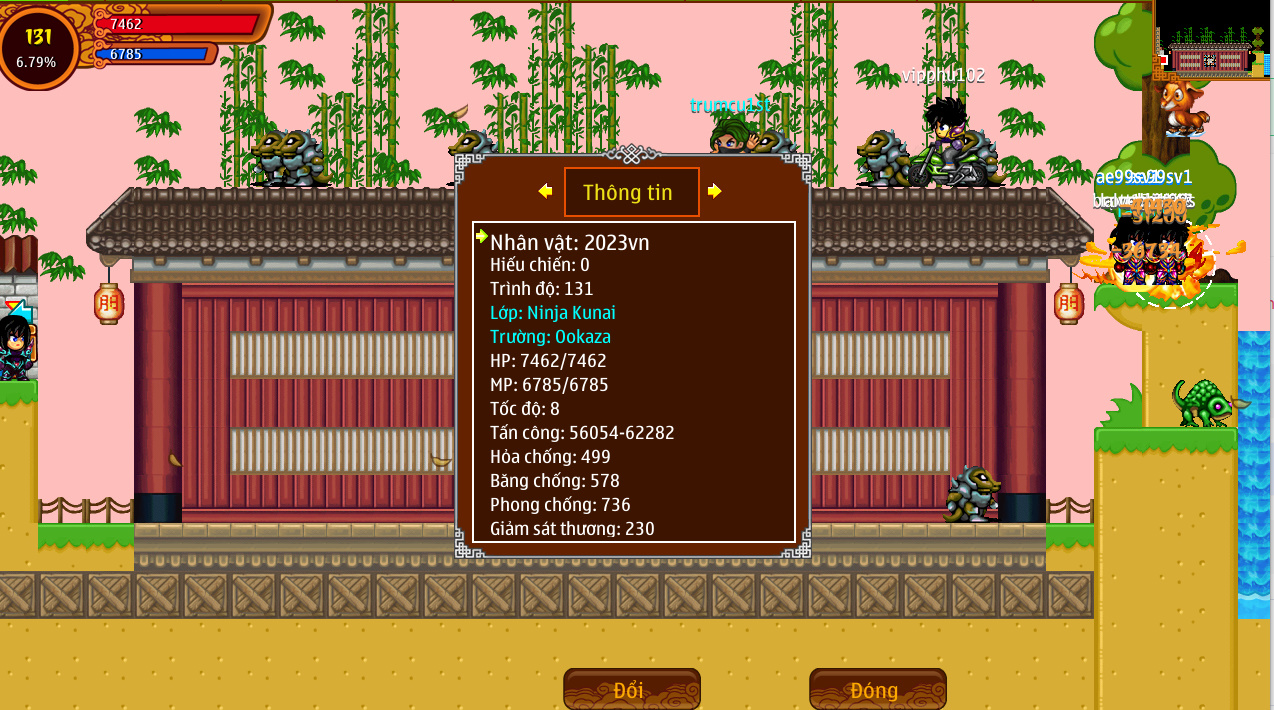This screenshot has height=710, width=1274.
Task: Open the minimap
Action: tap(1211, 40)
